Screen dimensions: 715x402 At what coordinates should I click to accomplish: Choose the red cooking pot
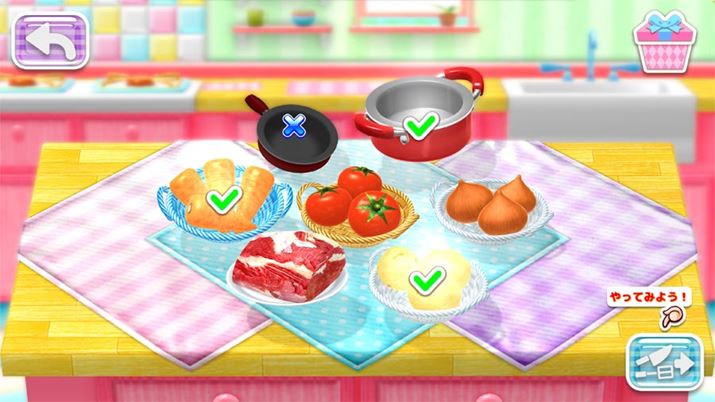pos(420,118)
